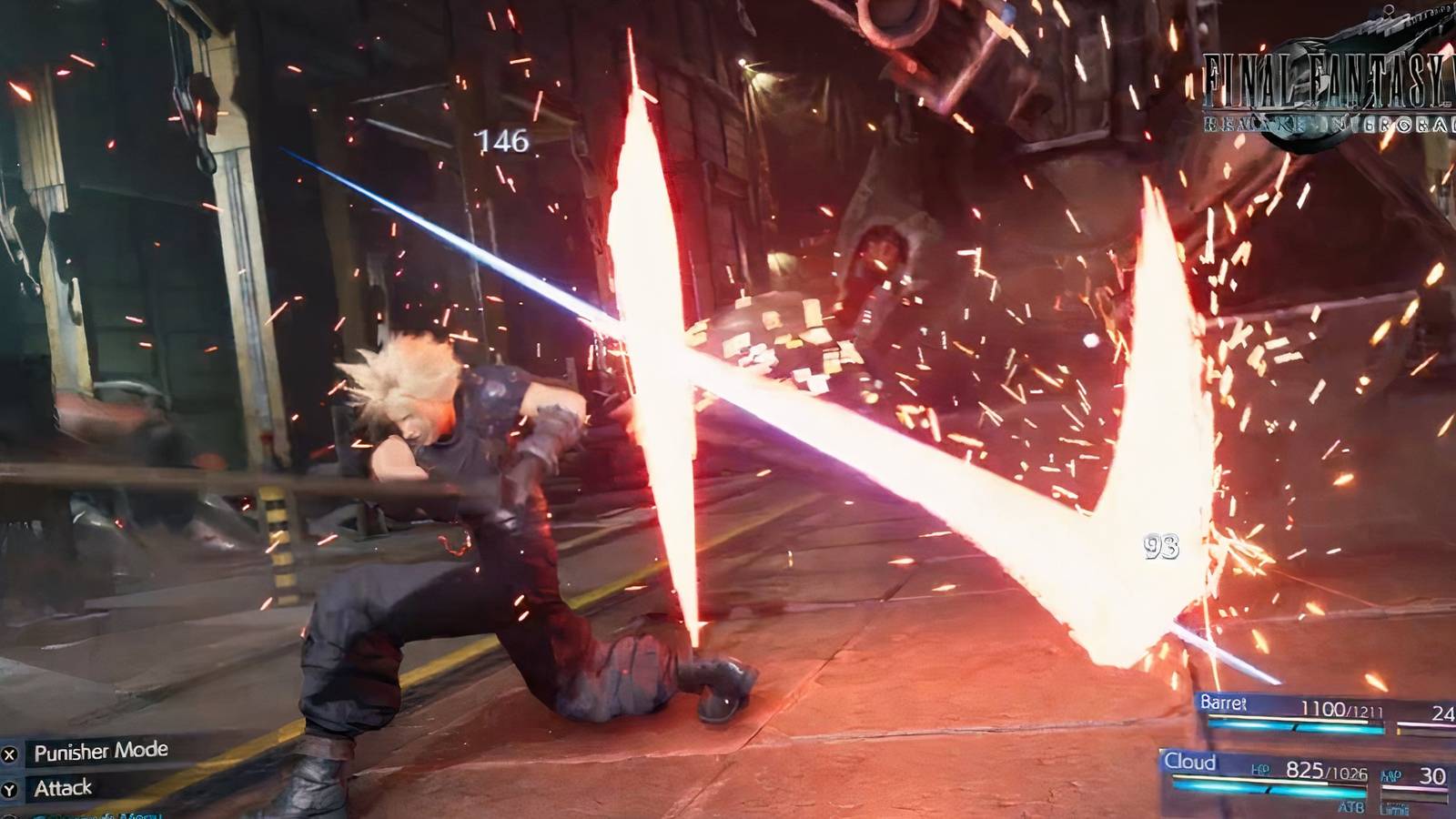Click the partially visible button prompt below Attack
This screenshot has height=819, width=1456.
pos(11,815)
